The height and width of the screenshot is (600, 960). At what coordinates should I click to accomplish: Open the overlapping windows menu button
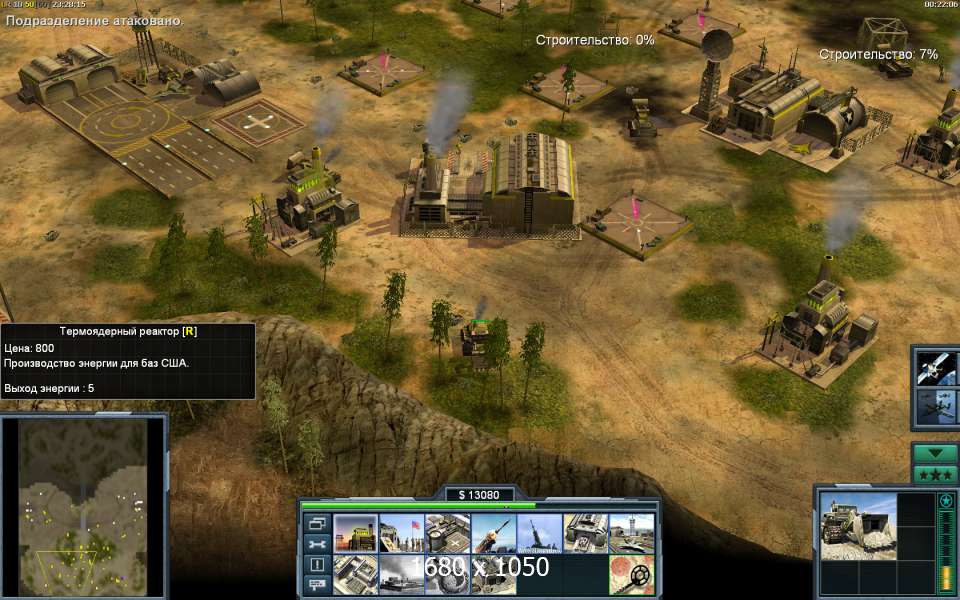pyautogui.click(x=316, y=523)
